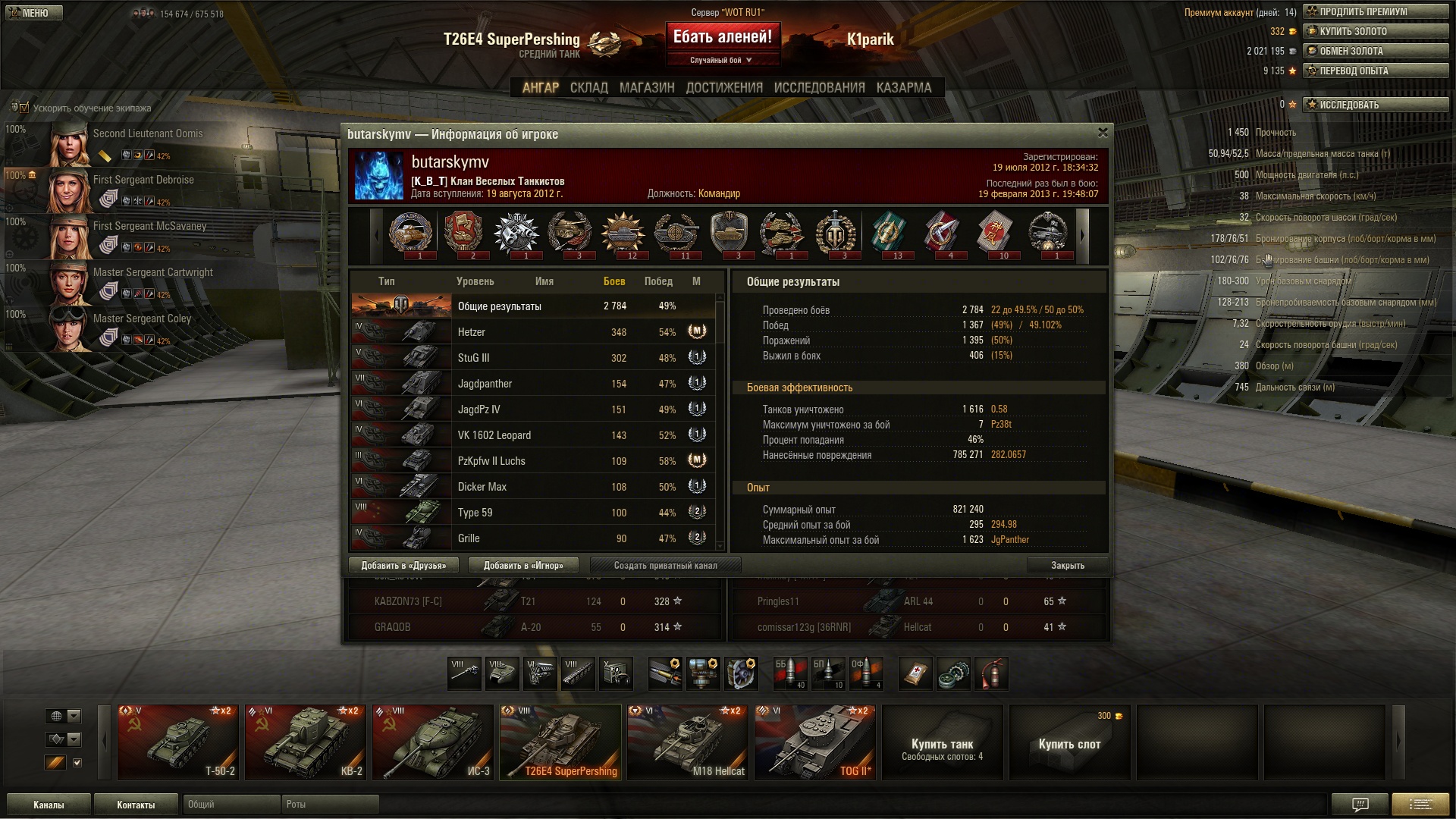Image resolution: width=1456 pixels, height=819 pixels.
Task: Choose the Type 59 statistics row
Action: tap(531, 513)
